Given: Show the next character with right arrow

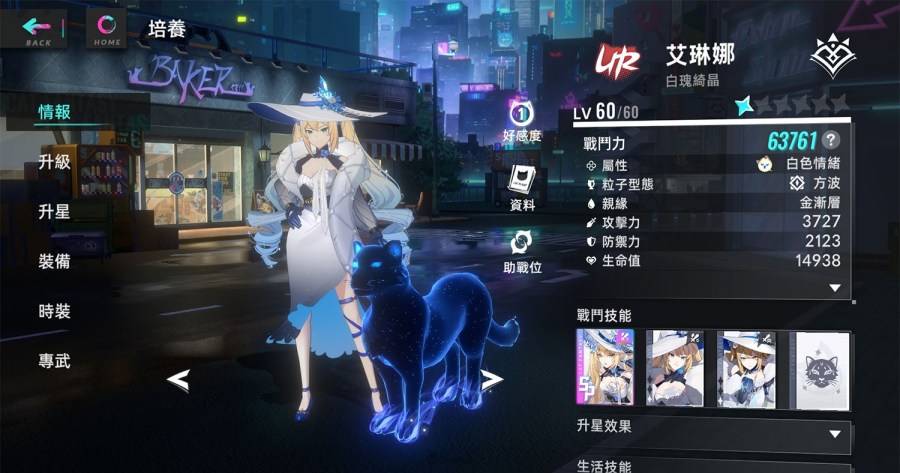Looking at the screenshot, I should pyautogui.click(x=491, y=379).
